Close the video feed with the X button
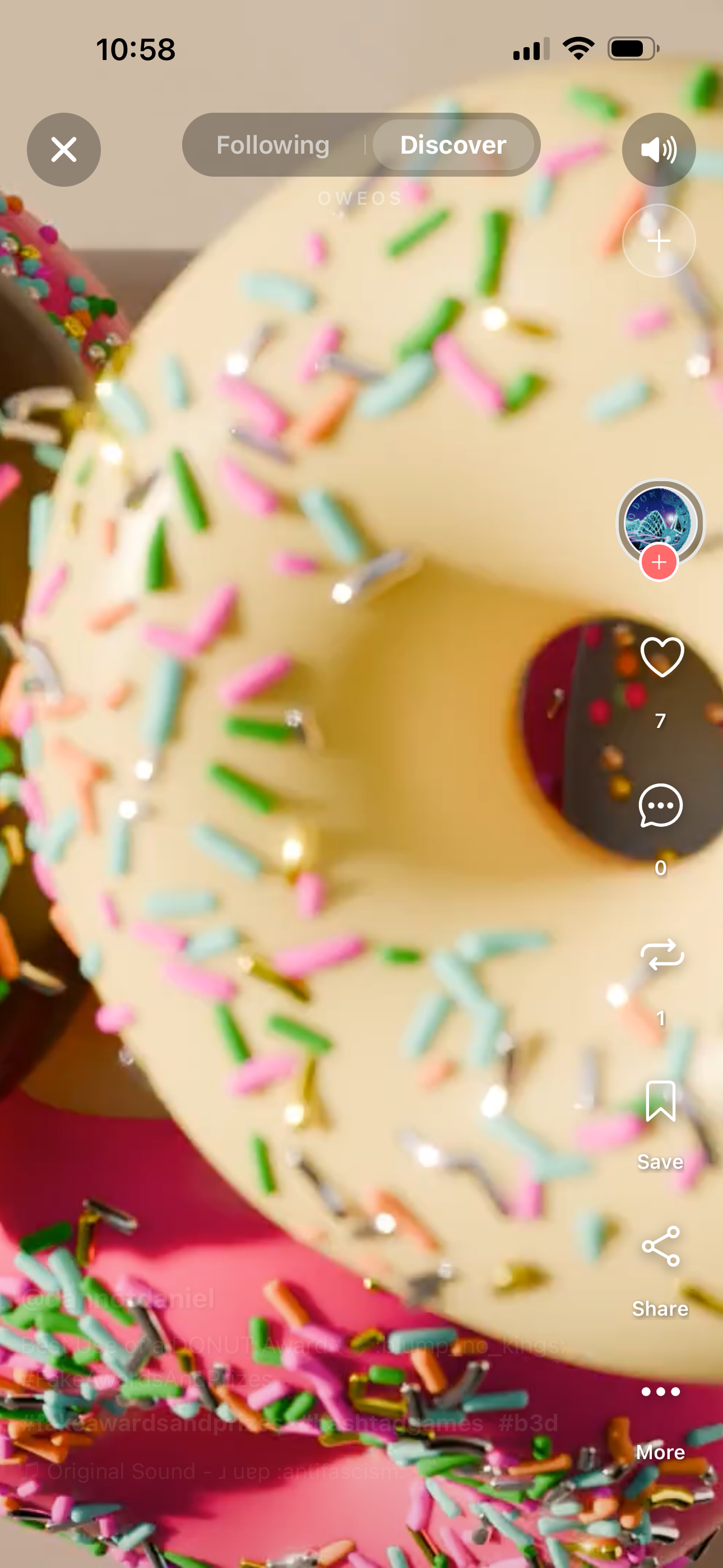This screenshot has height=1568, width=723. [63, 150]
